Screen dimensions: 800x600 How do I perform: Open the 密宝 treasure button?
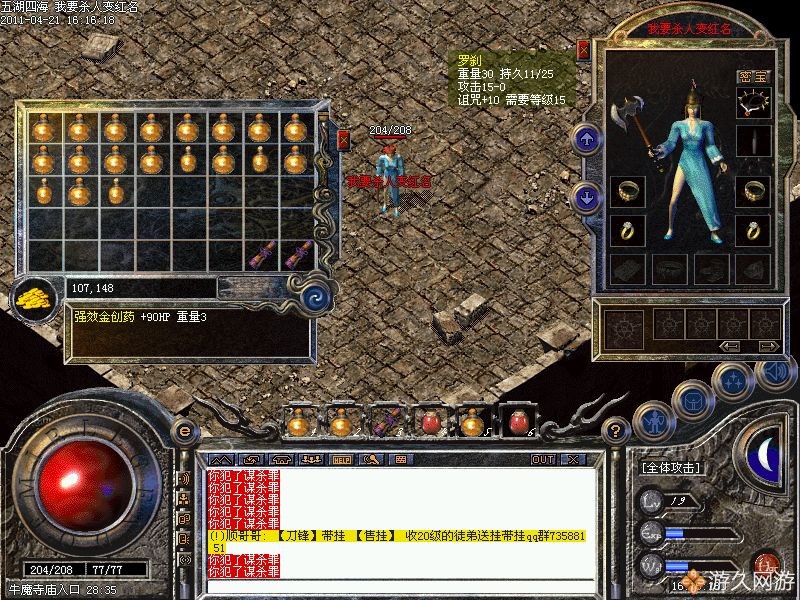point(753,76)
